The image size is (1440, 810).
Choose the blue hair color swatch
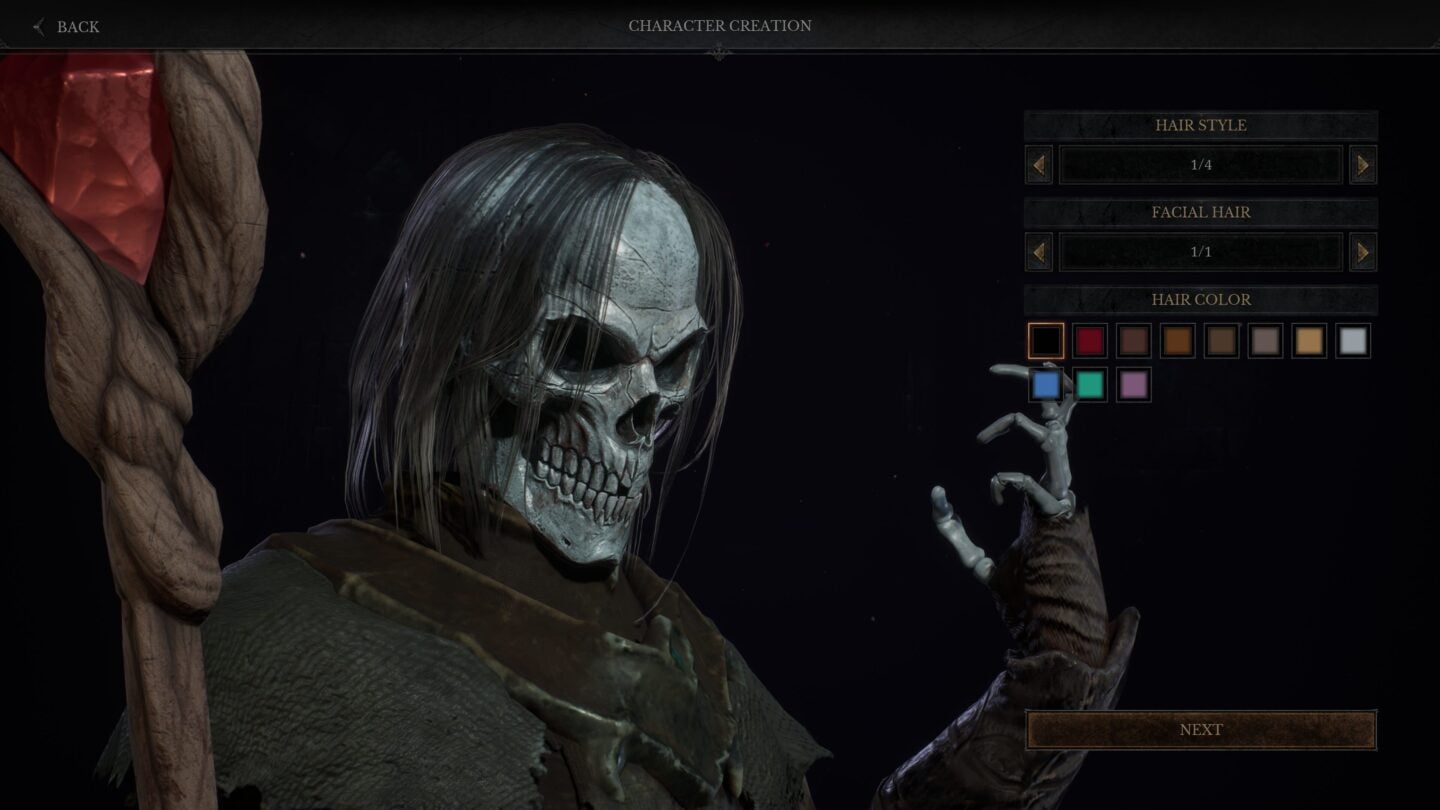coord(1046,384)
